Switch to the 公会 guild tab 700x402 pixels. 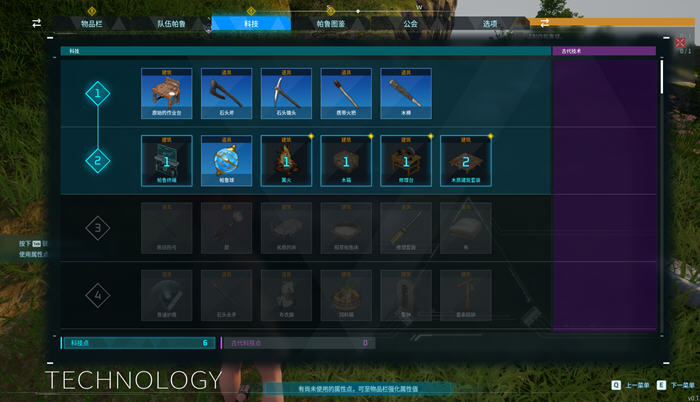pos(410,23)
